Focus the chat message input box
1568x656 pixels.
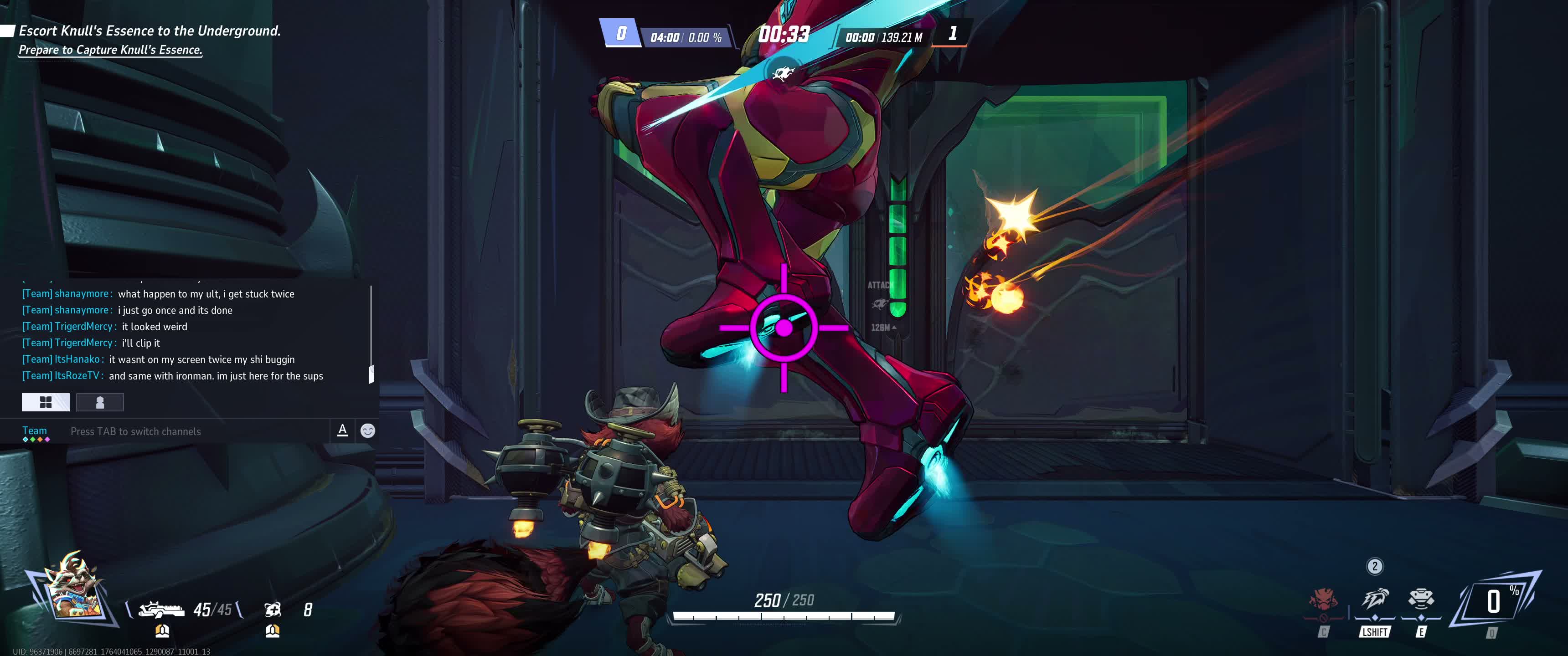pyautogui.click(x=195, y=431)
